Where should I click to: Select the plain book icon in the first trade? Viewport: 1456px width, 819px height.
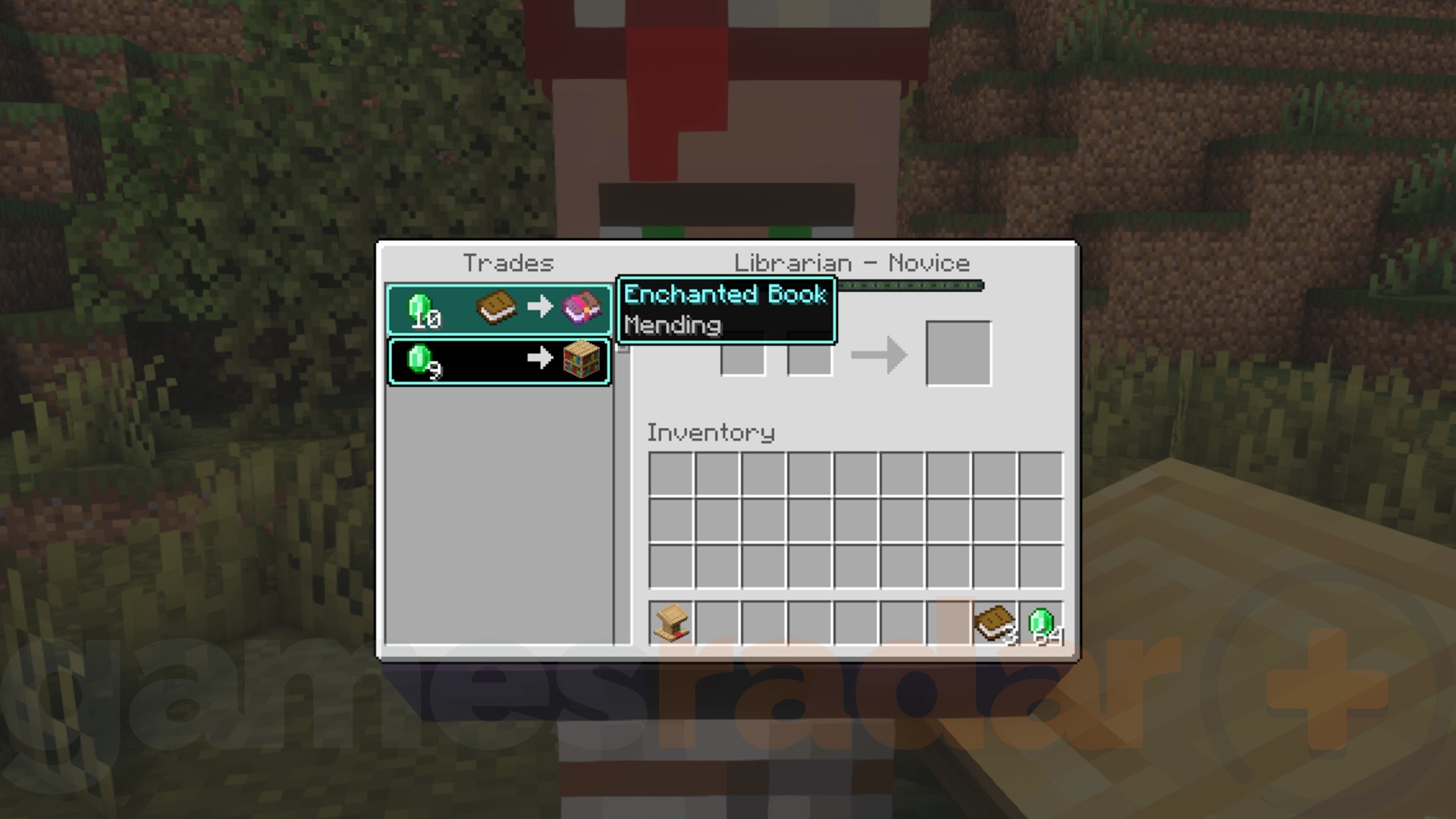(497, 307)
